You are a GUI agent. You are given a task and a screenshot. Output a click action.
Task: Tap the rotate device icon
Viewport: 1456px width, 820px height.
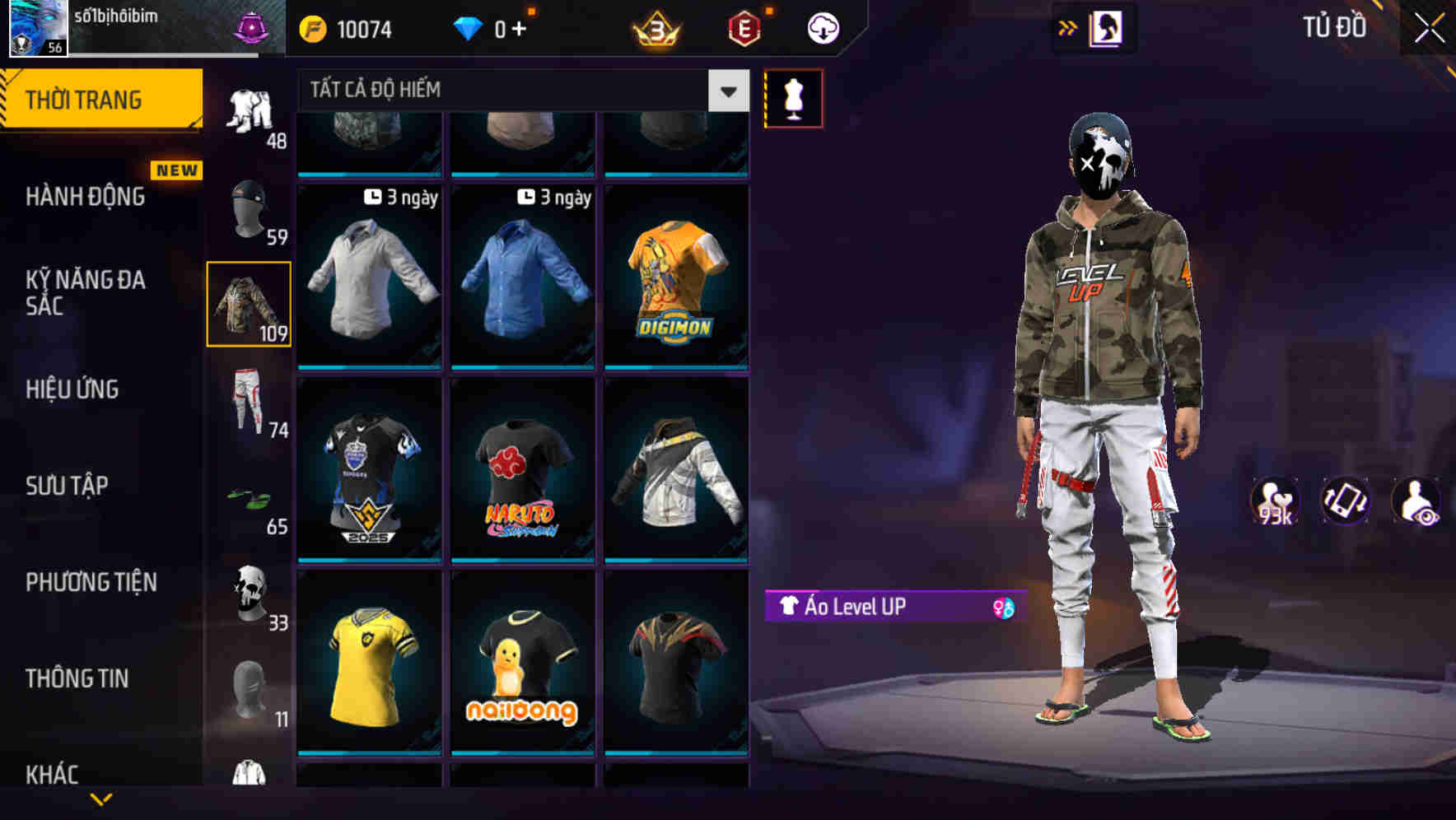1344,502
